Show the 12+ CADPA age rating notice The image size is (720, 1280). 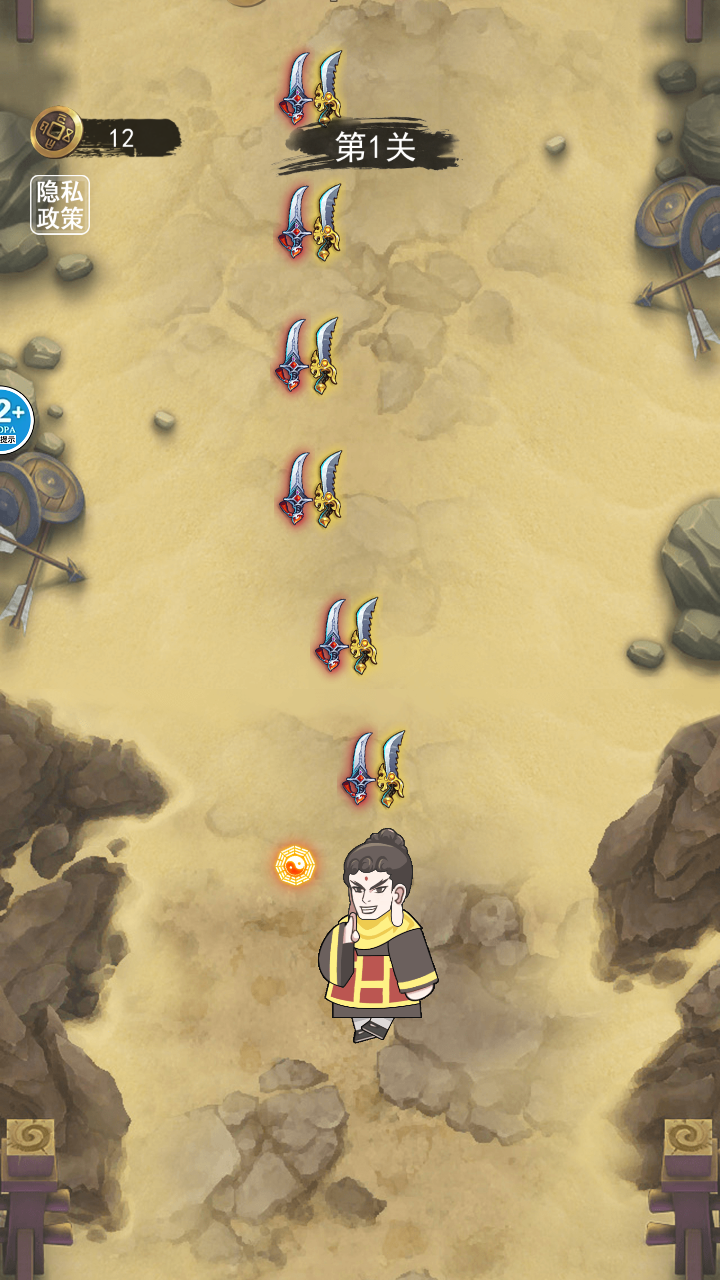point(13,420)
